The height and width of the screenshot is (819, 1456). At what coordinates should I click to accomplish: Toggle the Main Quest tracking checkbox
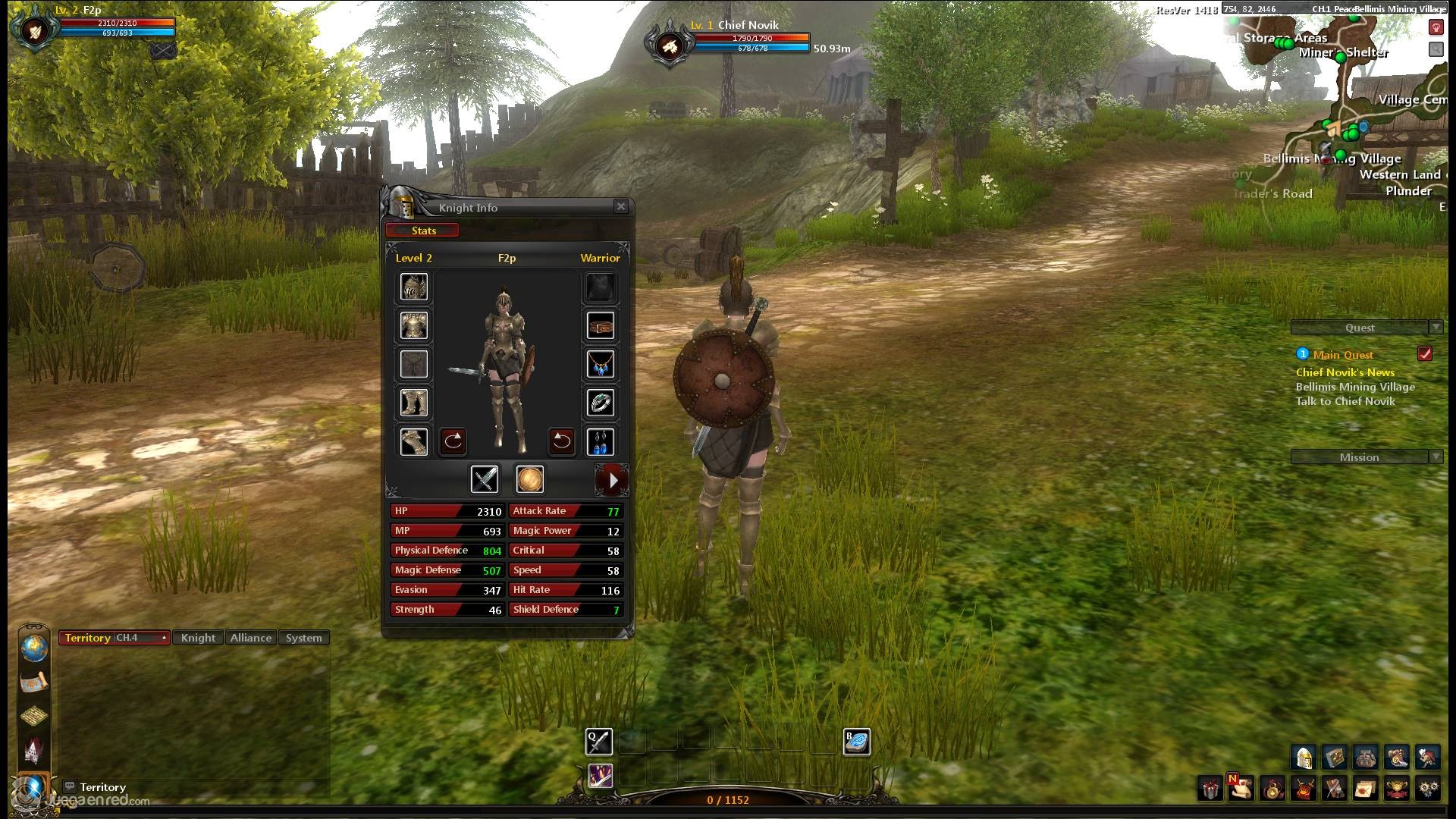[1425, 354]
